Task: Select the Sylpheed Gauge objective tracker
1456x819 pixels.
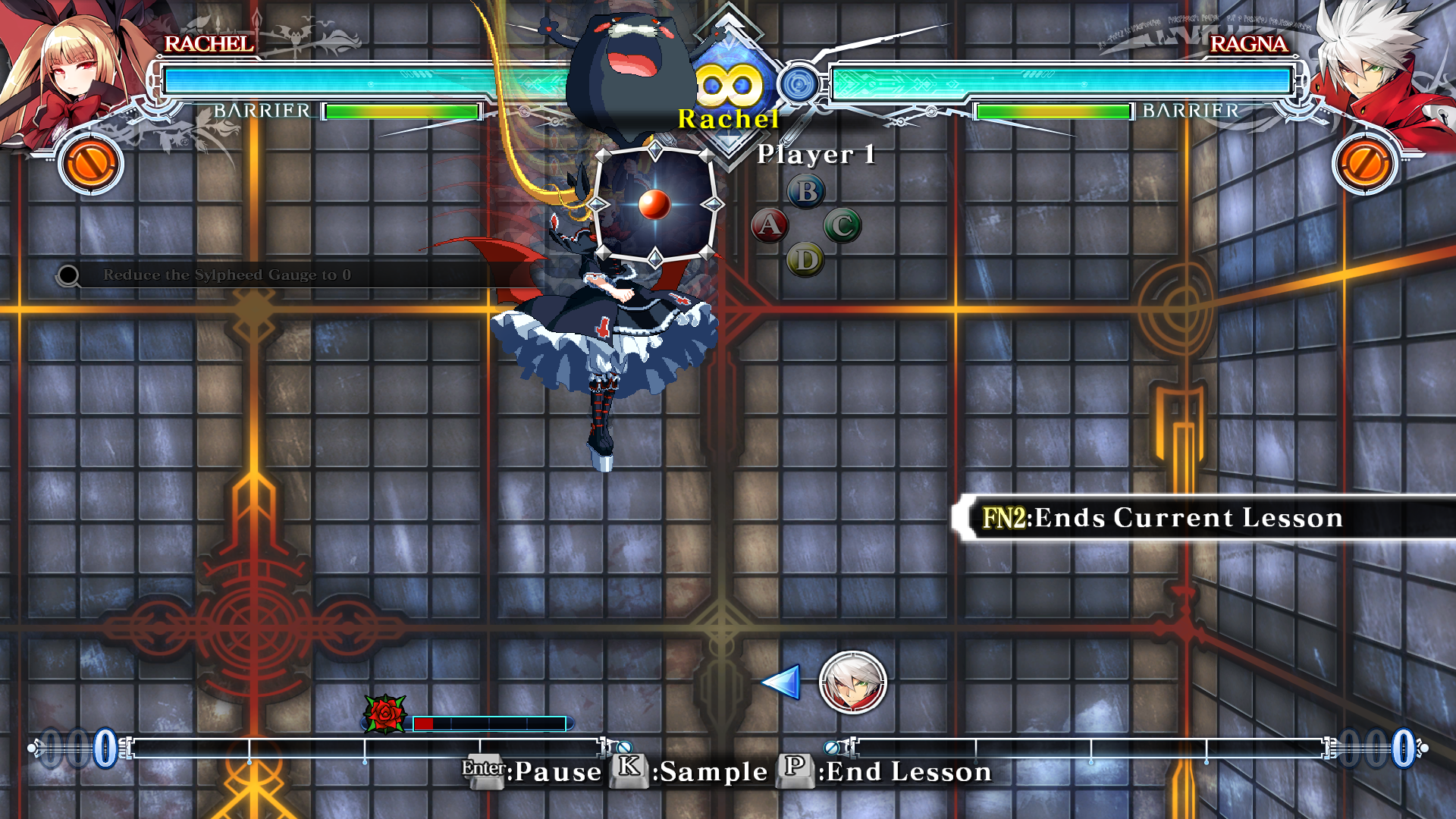Action: (x=226, y=275)
